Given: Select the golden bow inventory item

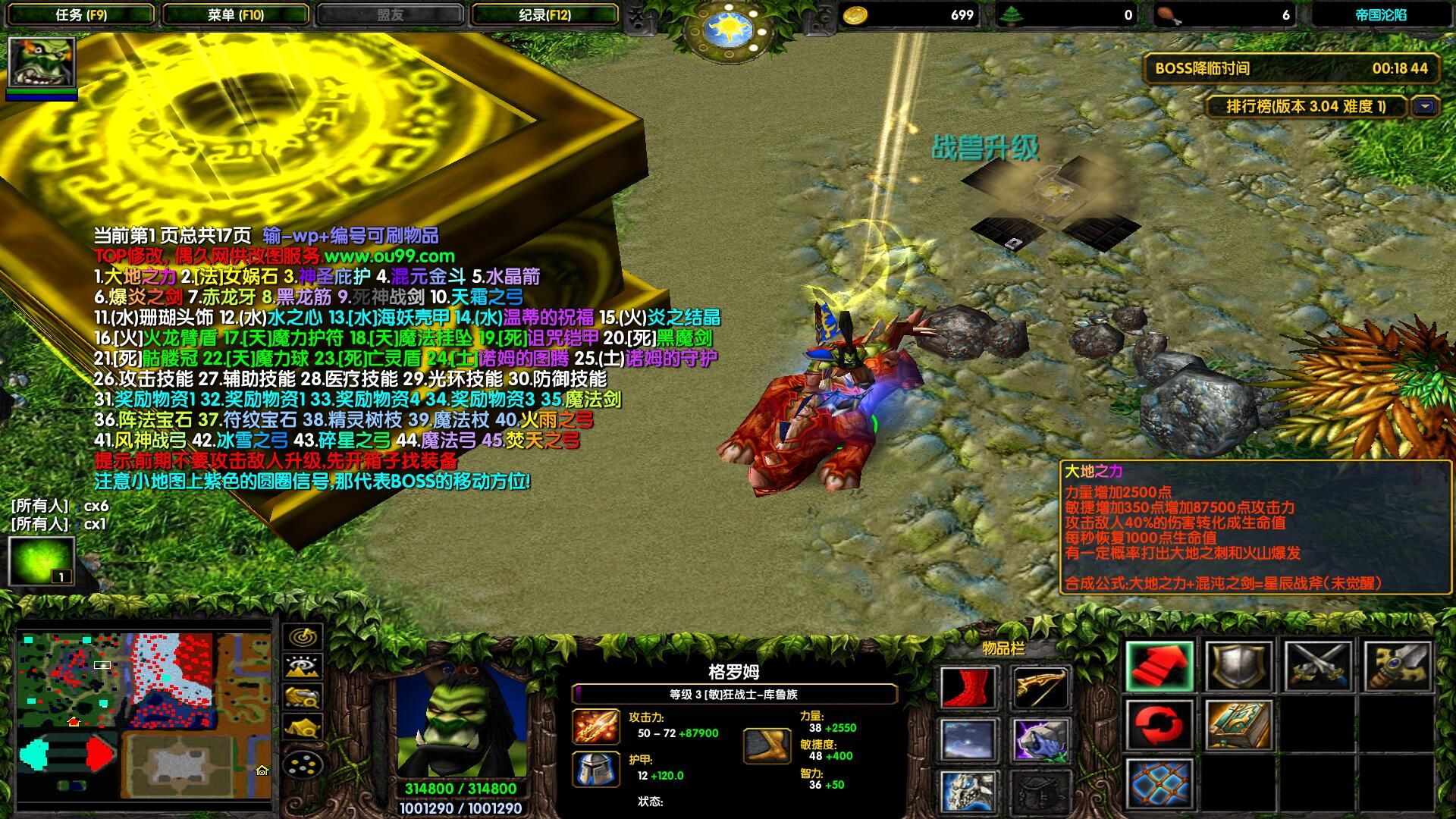Looking at the screenshot, I should pos(1040,687).
